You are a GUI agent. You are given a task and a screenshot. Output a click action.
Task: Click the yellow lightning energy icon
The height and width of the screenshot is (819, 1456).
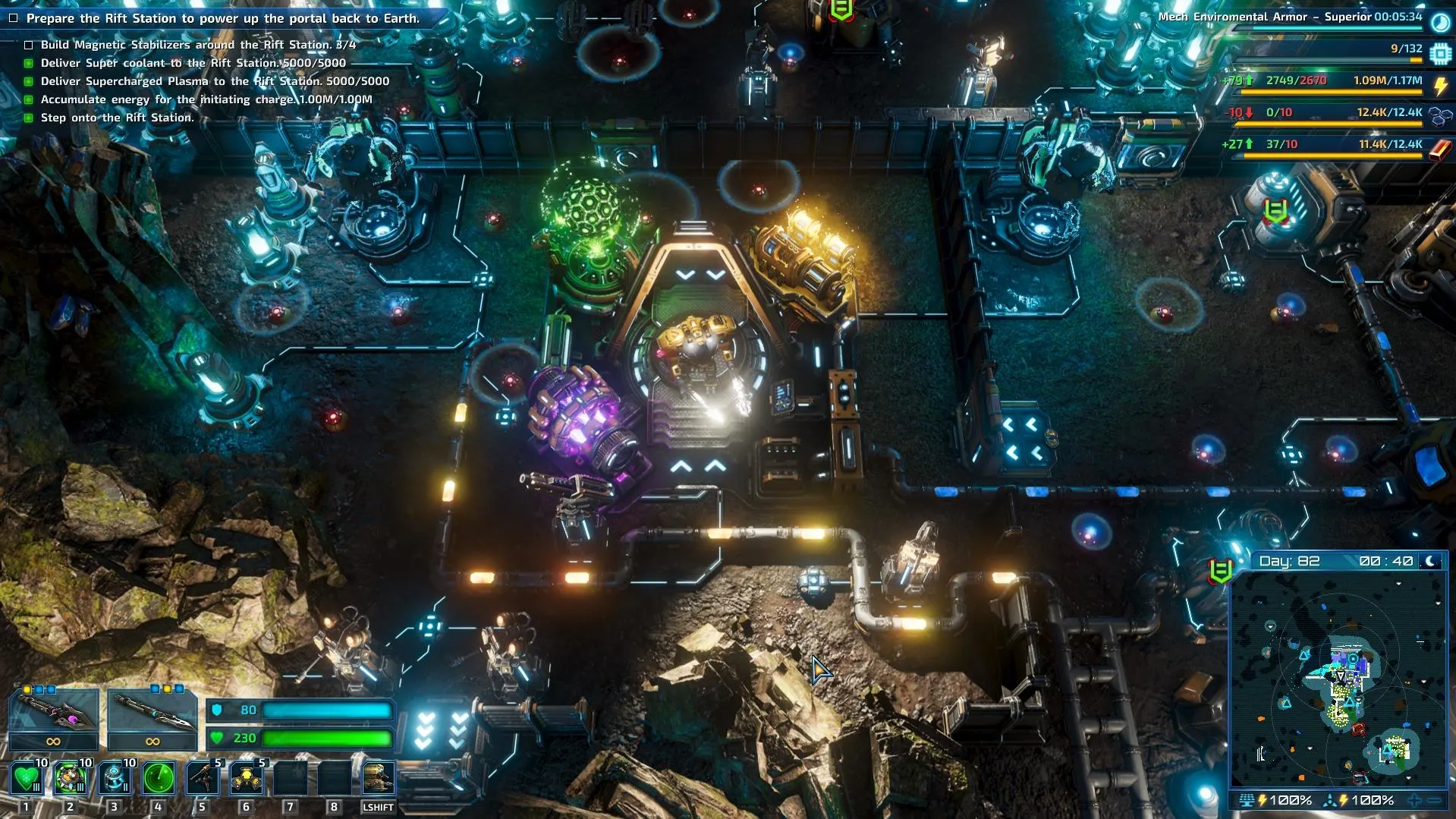coord(1440,85)
